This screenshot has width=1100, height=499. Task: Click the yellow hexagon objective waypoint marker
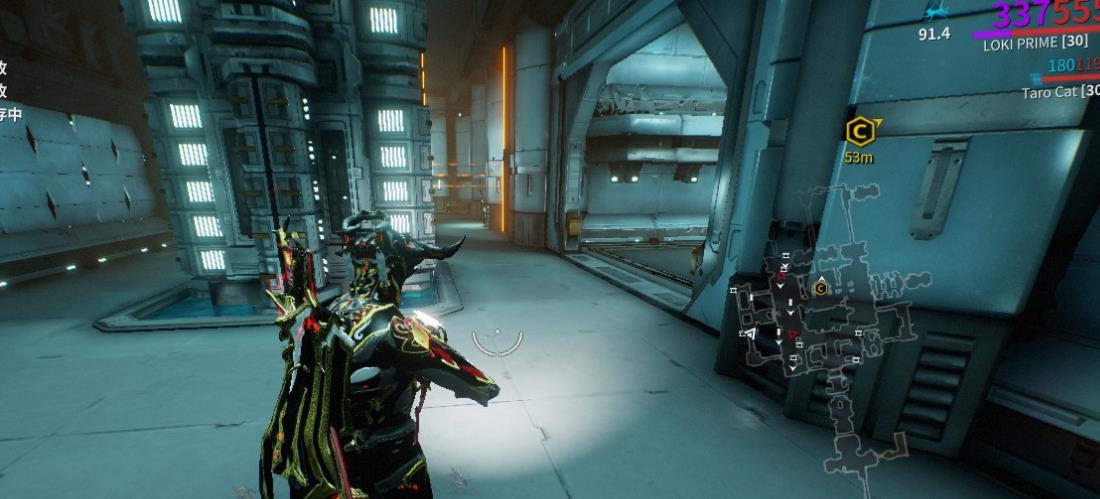(858, 131)
